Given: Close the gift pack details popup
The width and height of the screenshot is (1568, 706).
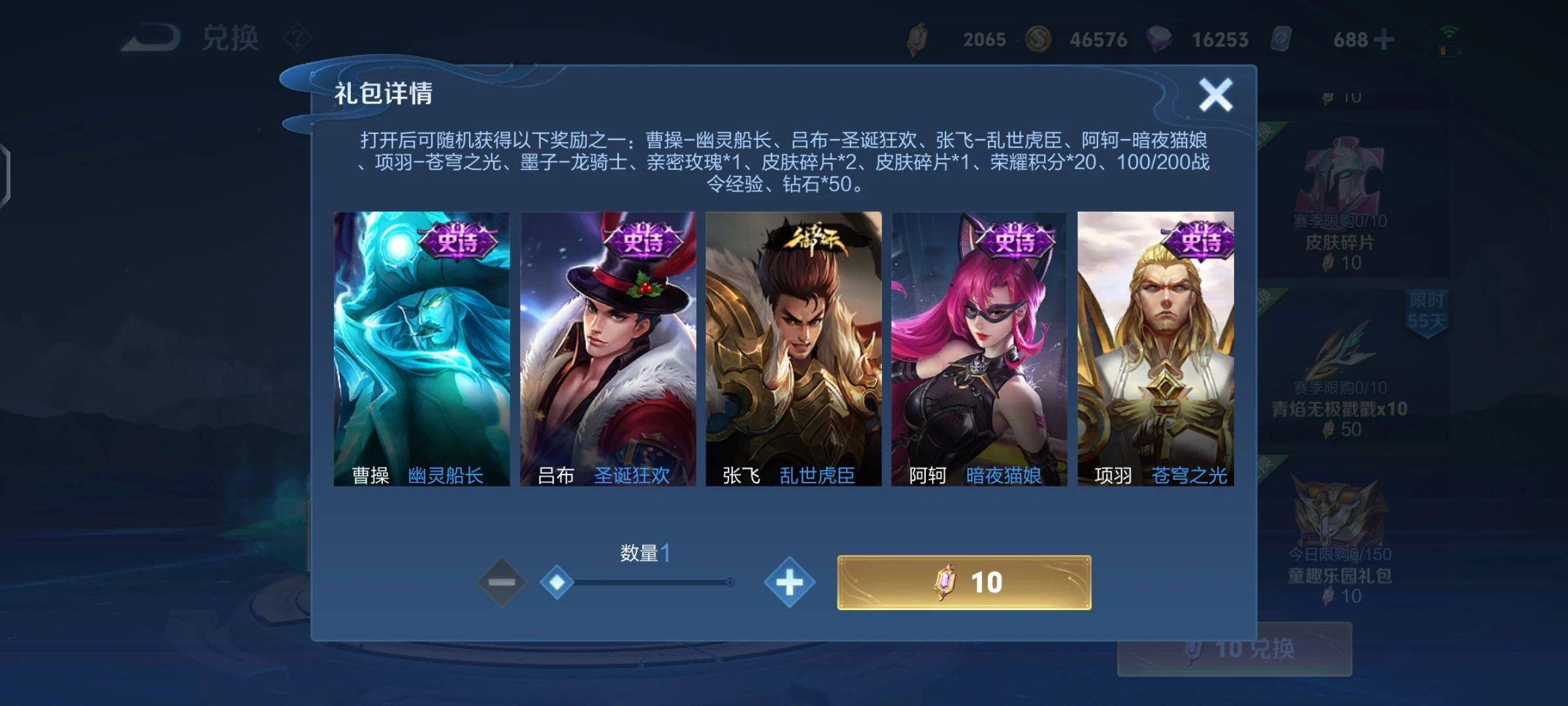Looking at the screenshot, I should coord(1215,95).
